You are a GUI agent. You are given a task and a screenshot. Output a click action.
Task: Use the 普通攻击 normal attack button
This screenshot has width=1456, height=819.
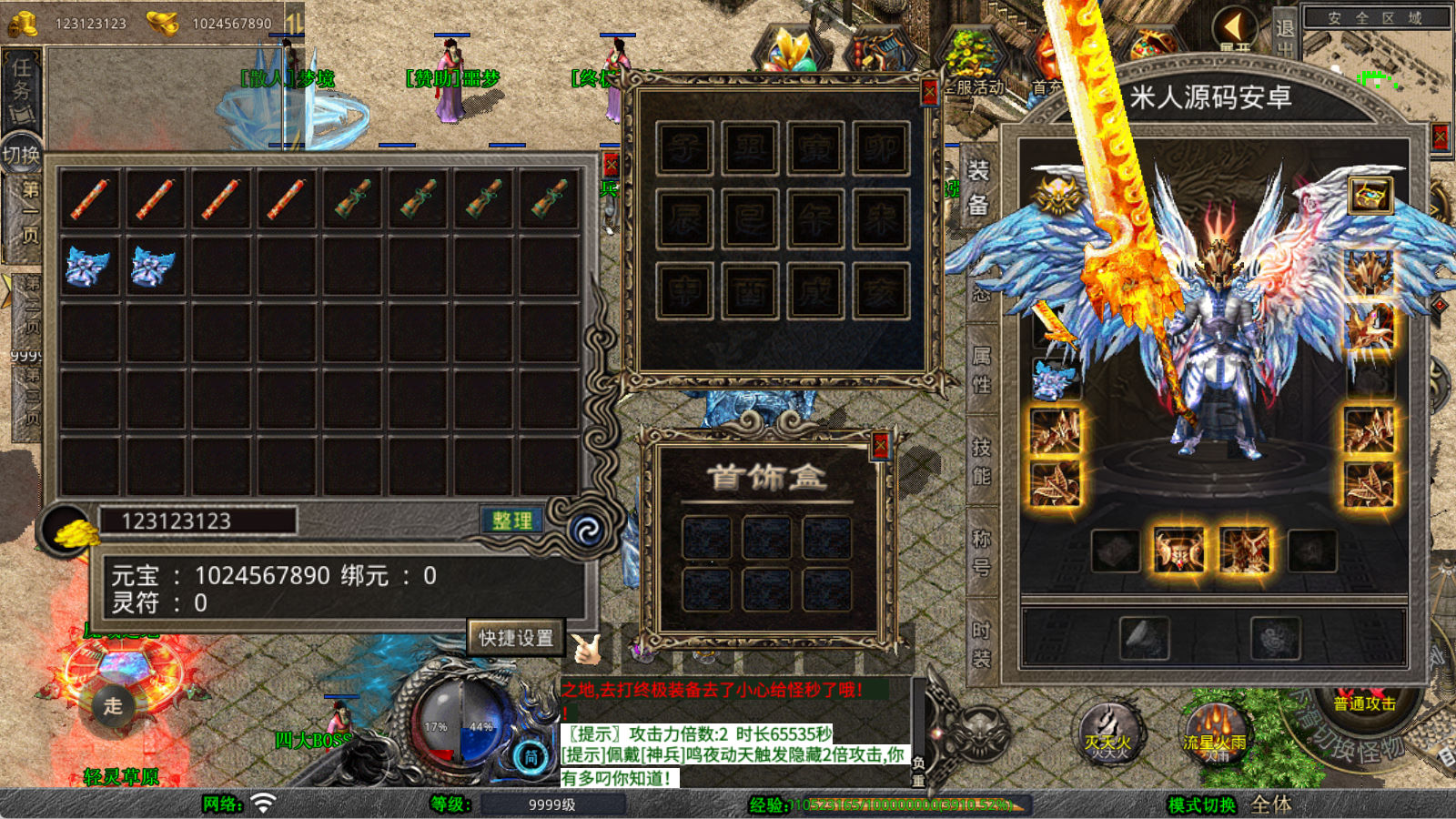pos(1364,703)
